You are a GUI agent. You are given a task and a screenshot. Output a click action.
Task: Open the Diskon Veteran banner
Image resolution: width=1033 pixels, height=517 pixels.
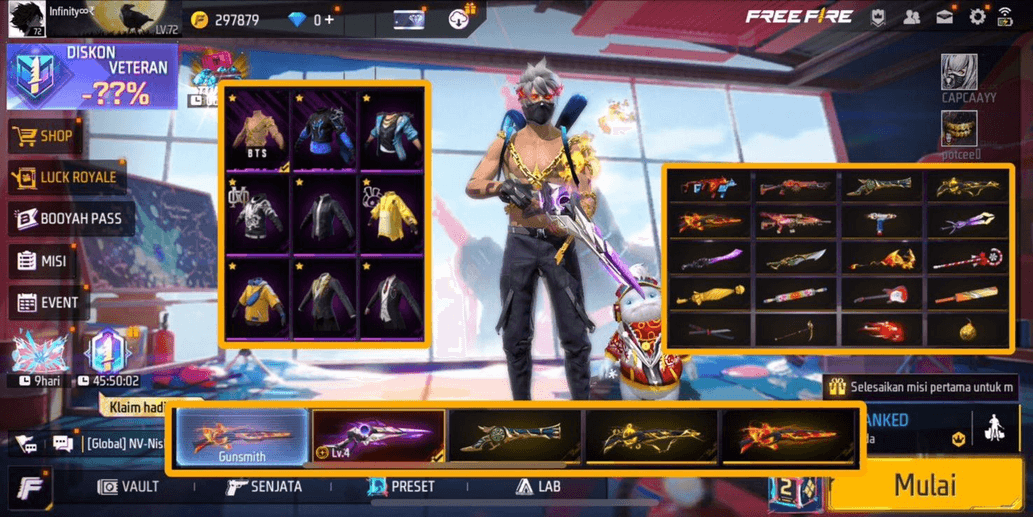coord(92,76)
